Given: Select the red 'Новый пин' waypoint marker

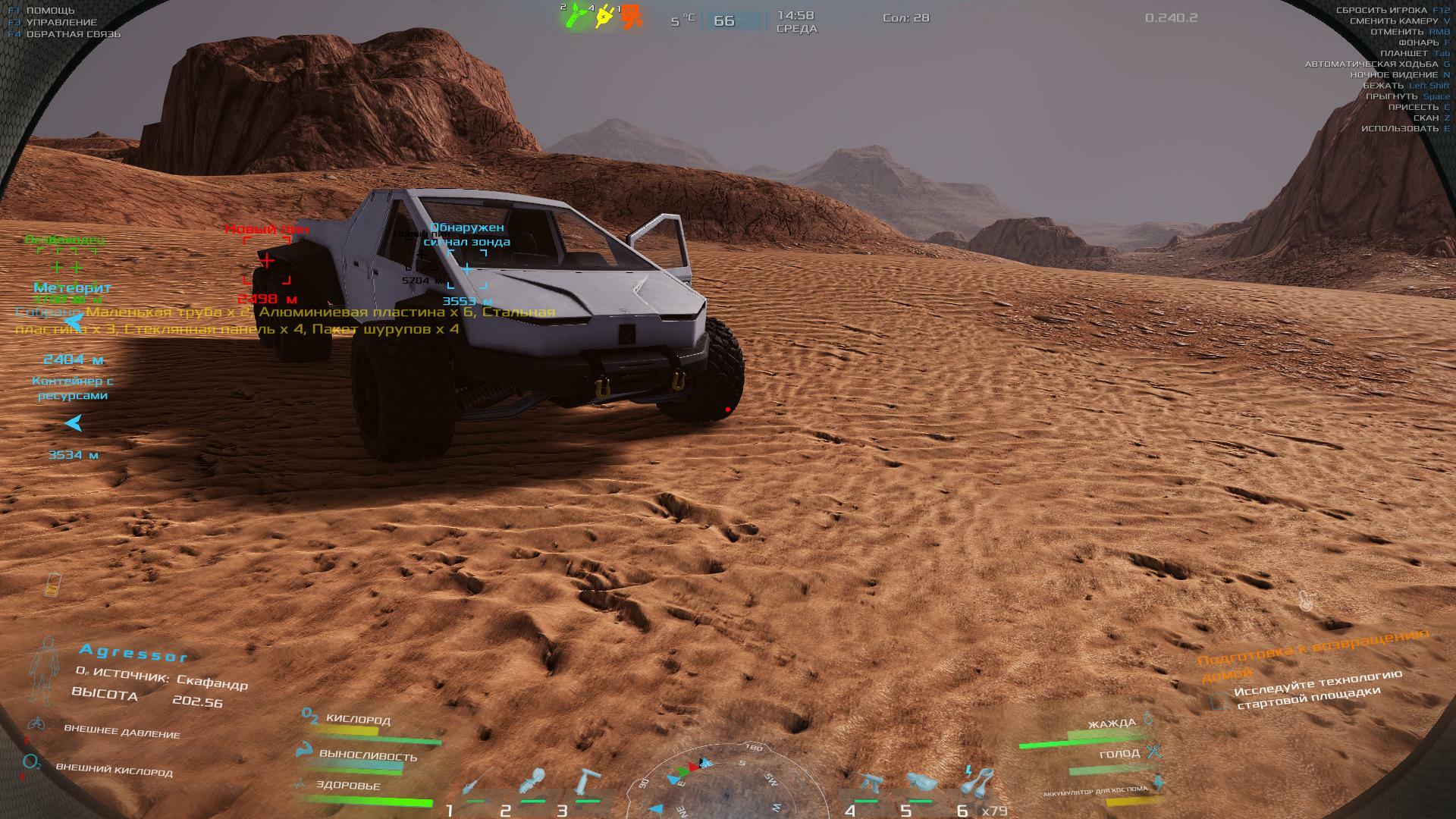Looking at the screenshot, I should click(x=267, y=261).
